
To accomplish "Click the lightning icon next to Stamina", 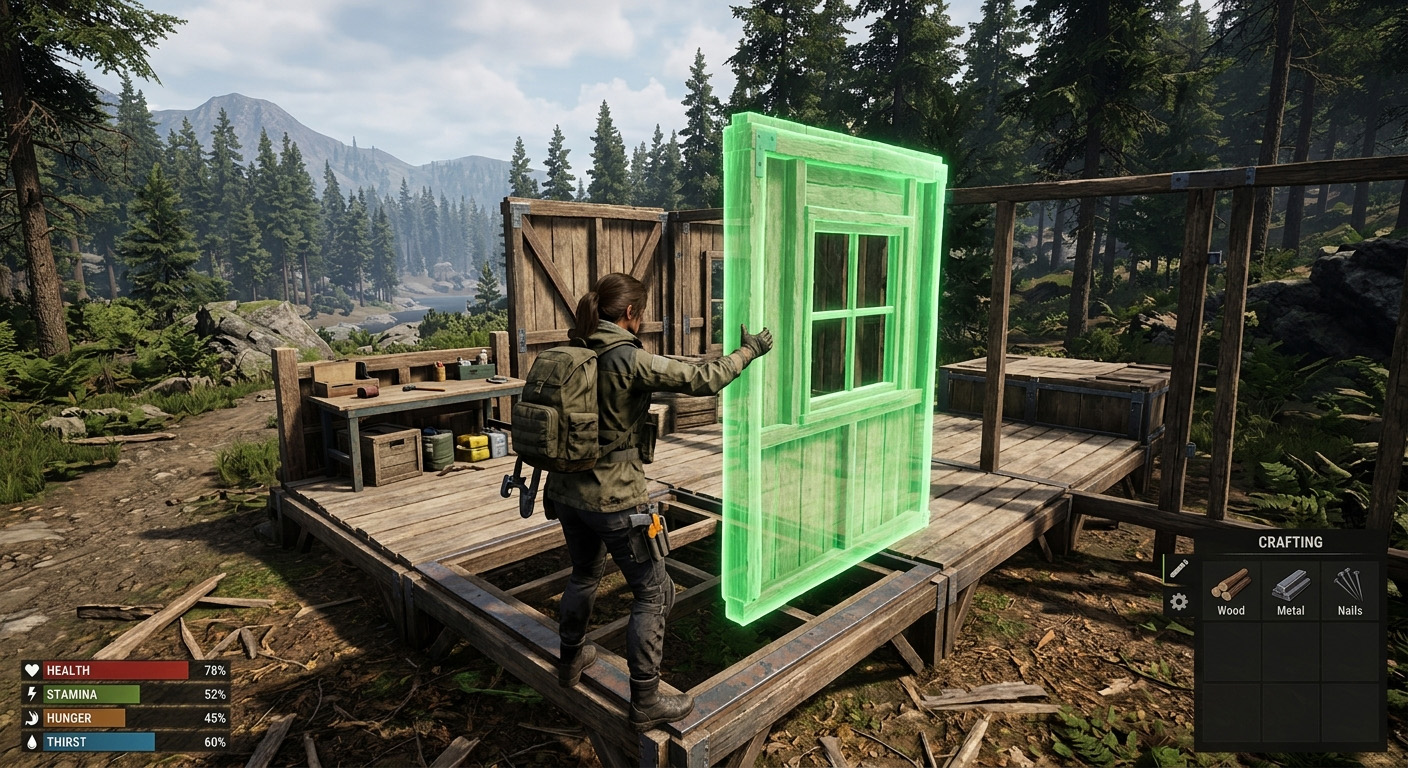I will click(x=33, y=692).
